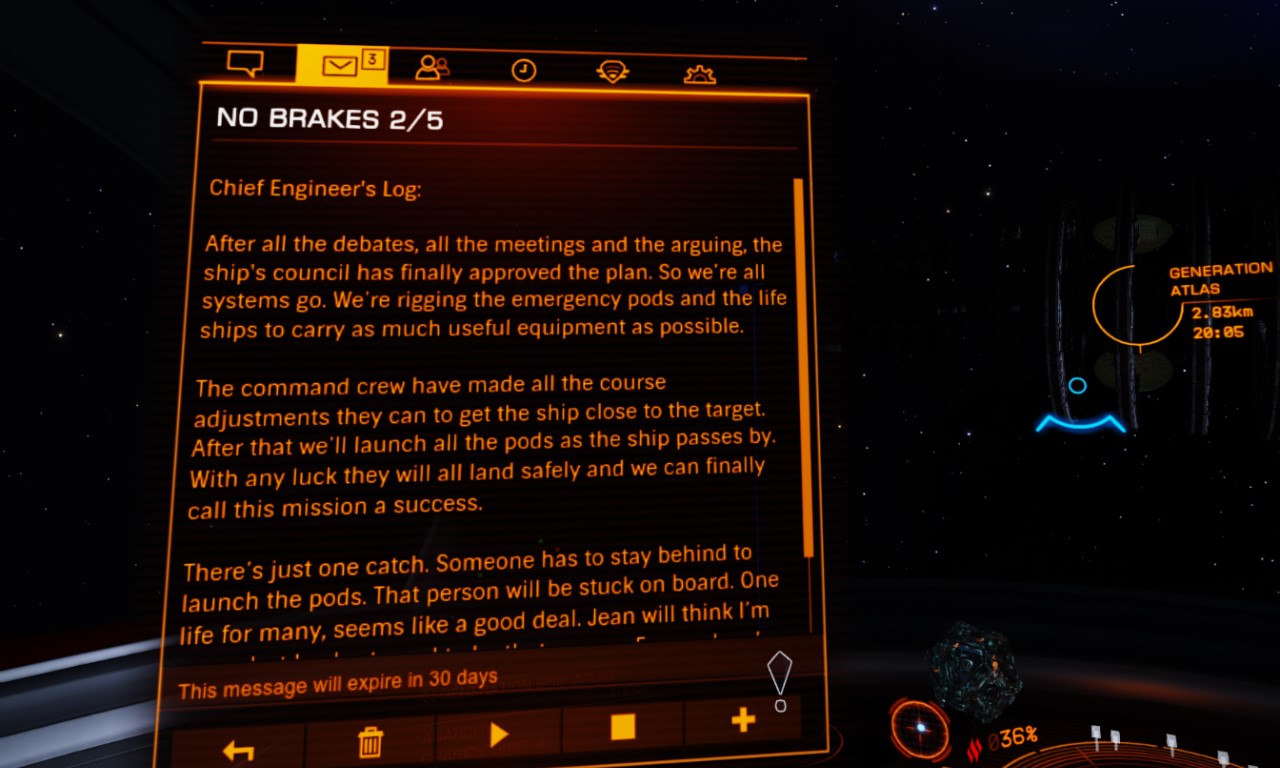The width and height of the screenshot is (1280, 768).
Task: Select the inbox envelope tab
Action: click(x=342, y=66)
